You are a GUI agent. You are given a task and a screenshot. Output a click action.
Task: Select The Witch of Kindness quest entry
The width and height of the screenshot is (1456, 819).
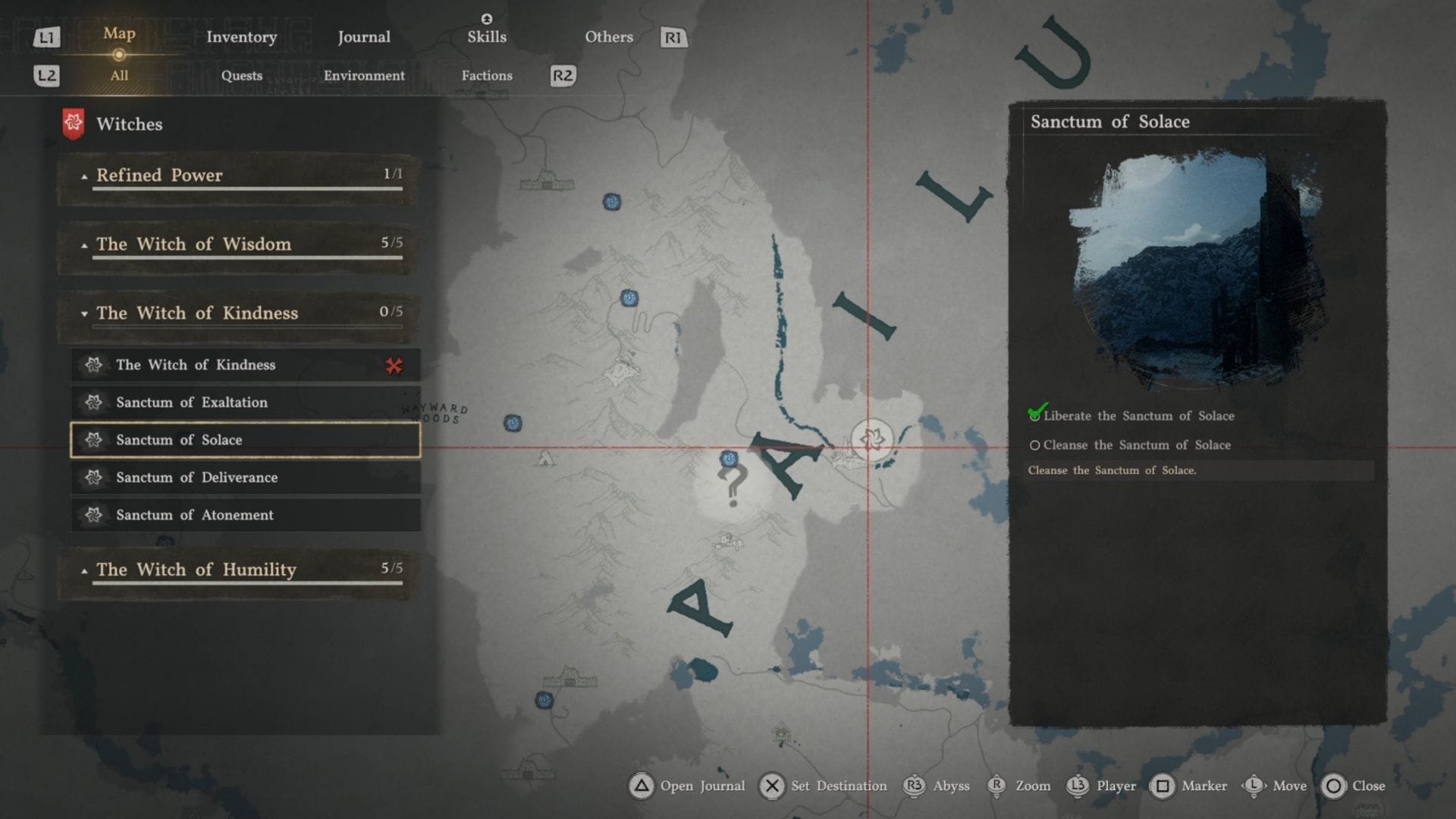[x=245, y=366]
